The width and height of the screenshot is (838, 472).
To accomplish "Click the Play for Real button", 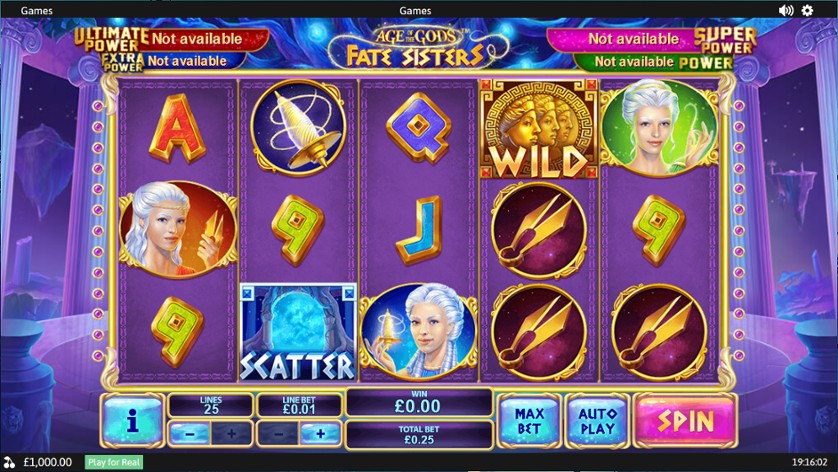I will tap(114, 462).
